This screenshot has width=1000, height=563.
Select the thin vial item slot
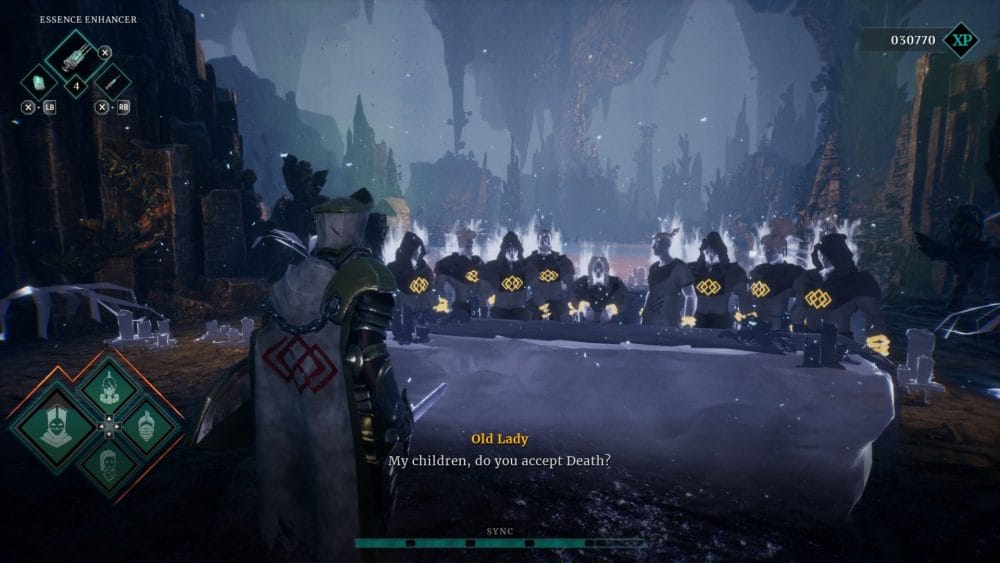(113, 81)
